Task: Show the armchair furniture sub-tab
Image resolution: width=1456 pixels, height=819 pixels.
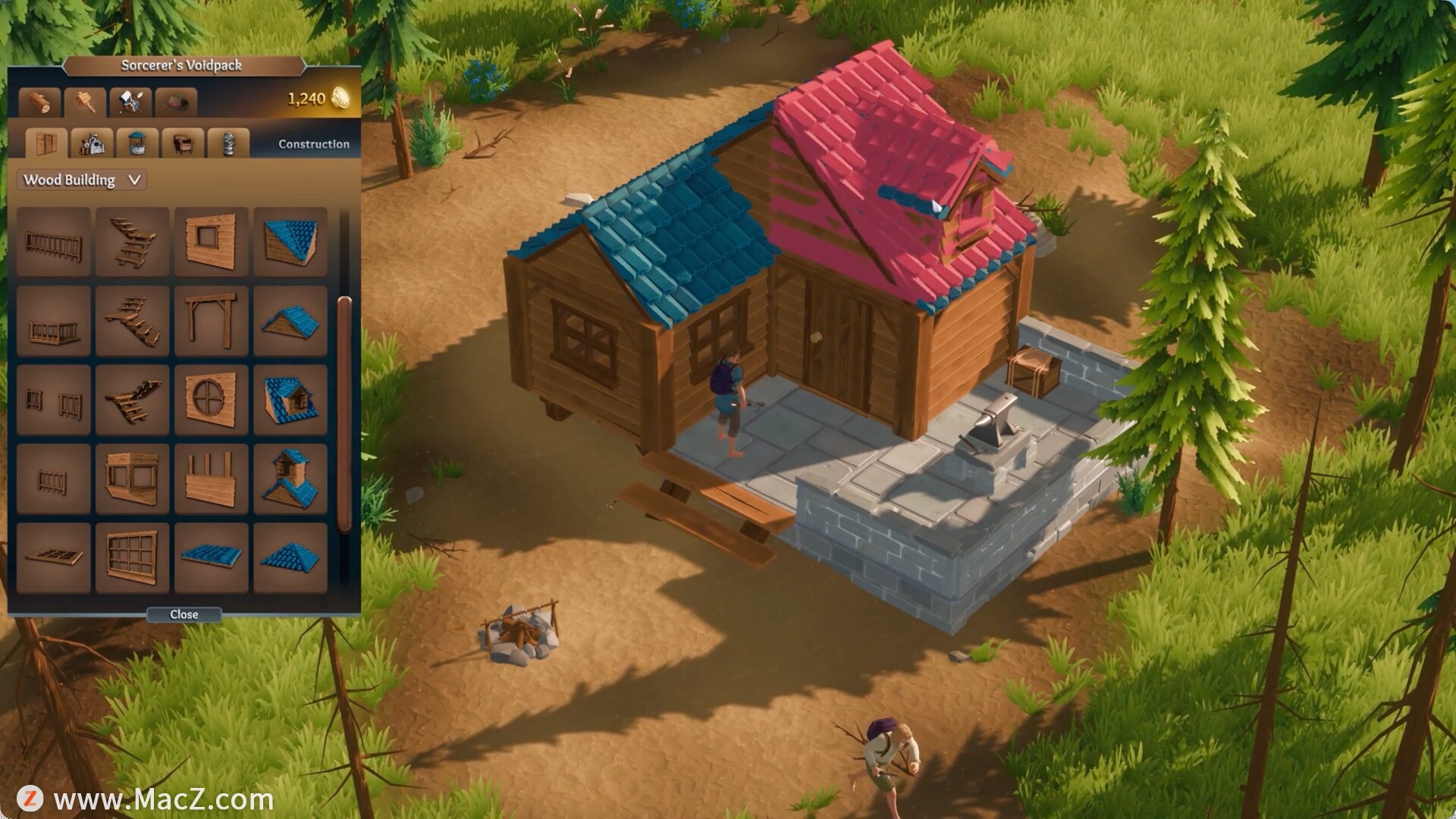Action: point(183,143)
